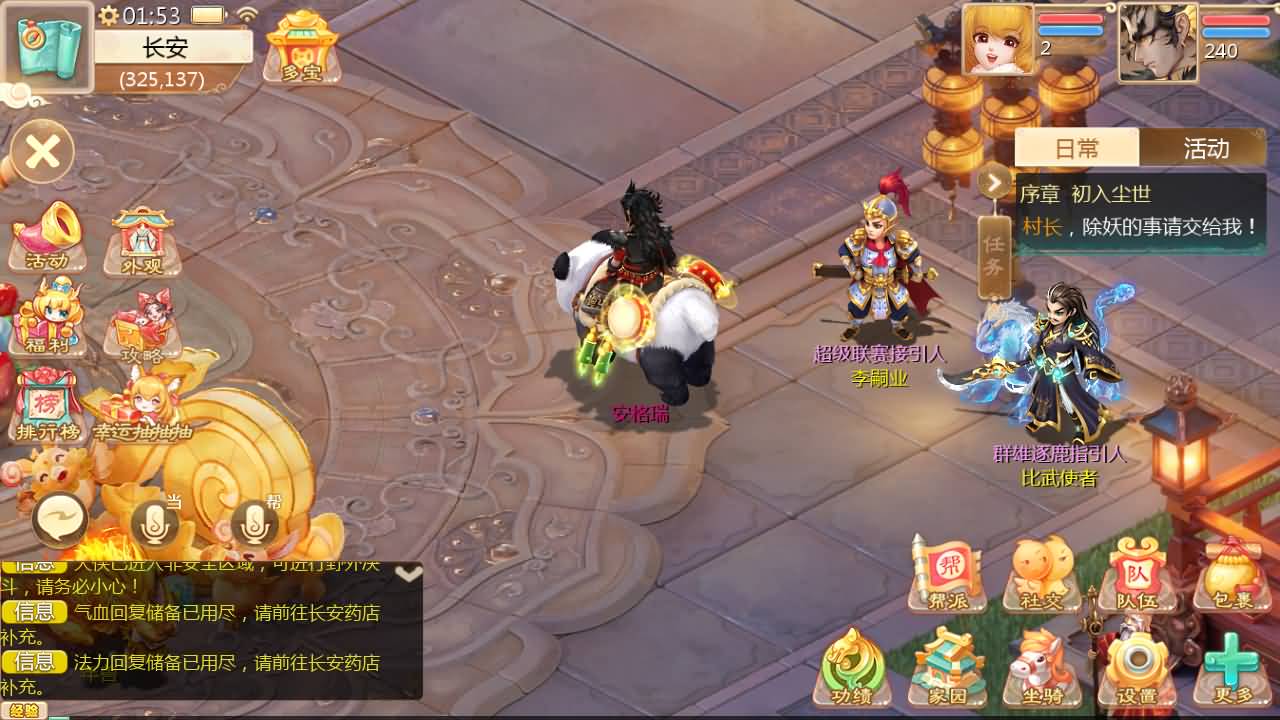This screenshot has height=720, width=1280.
Task: Expand the chat box with arrow
Action: pos(408,574)
